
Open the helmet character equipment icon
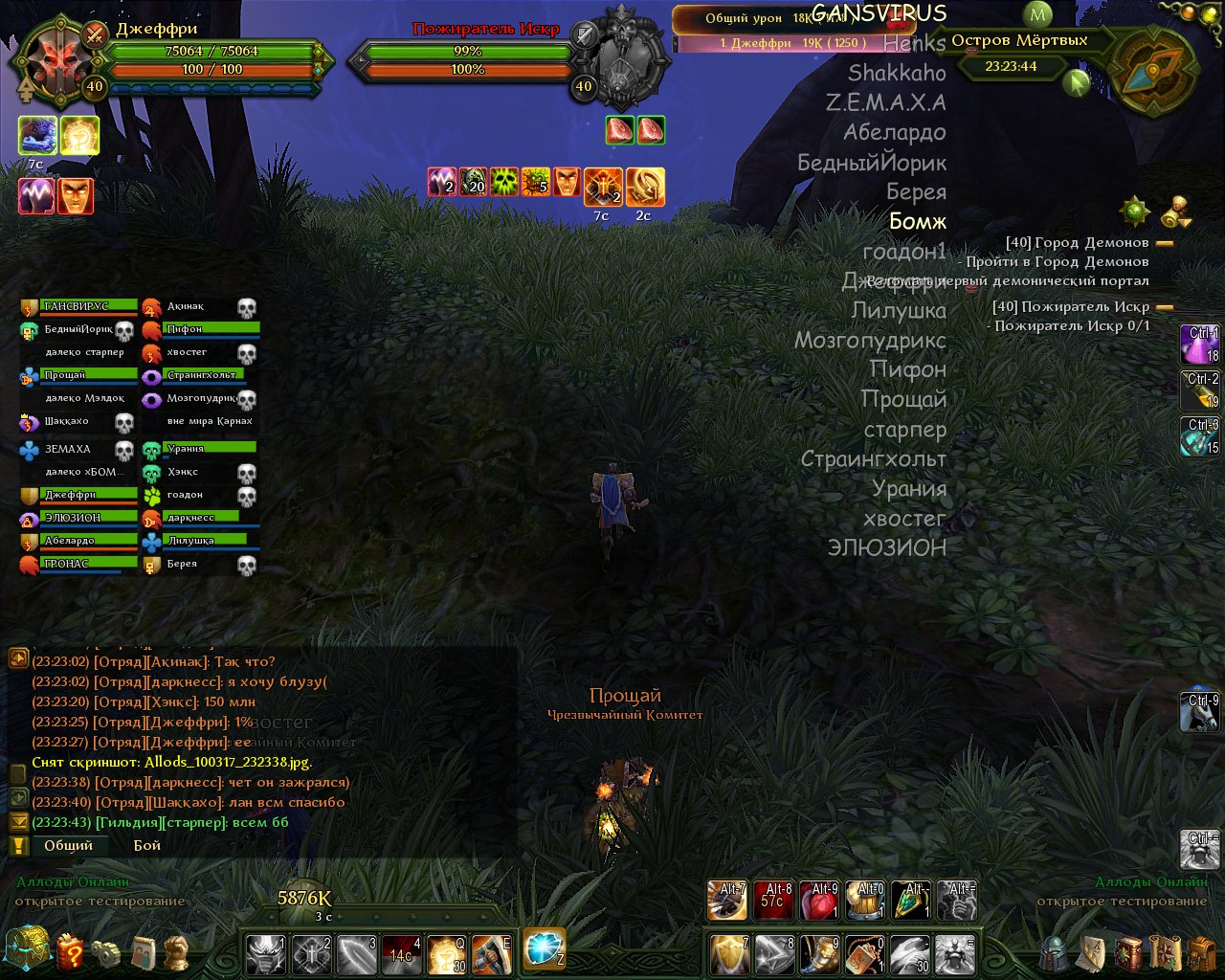(x=1054, y=953)
